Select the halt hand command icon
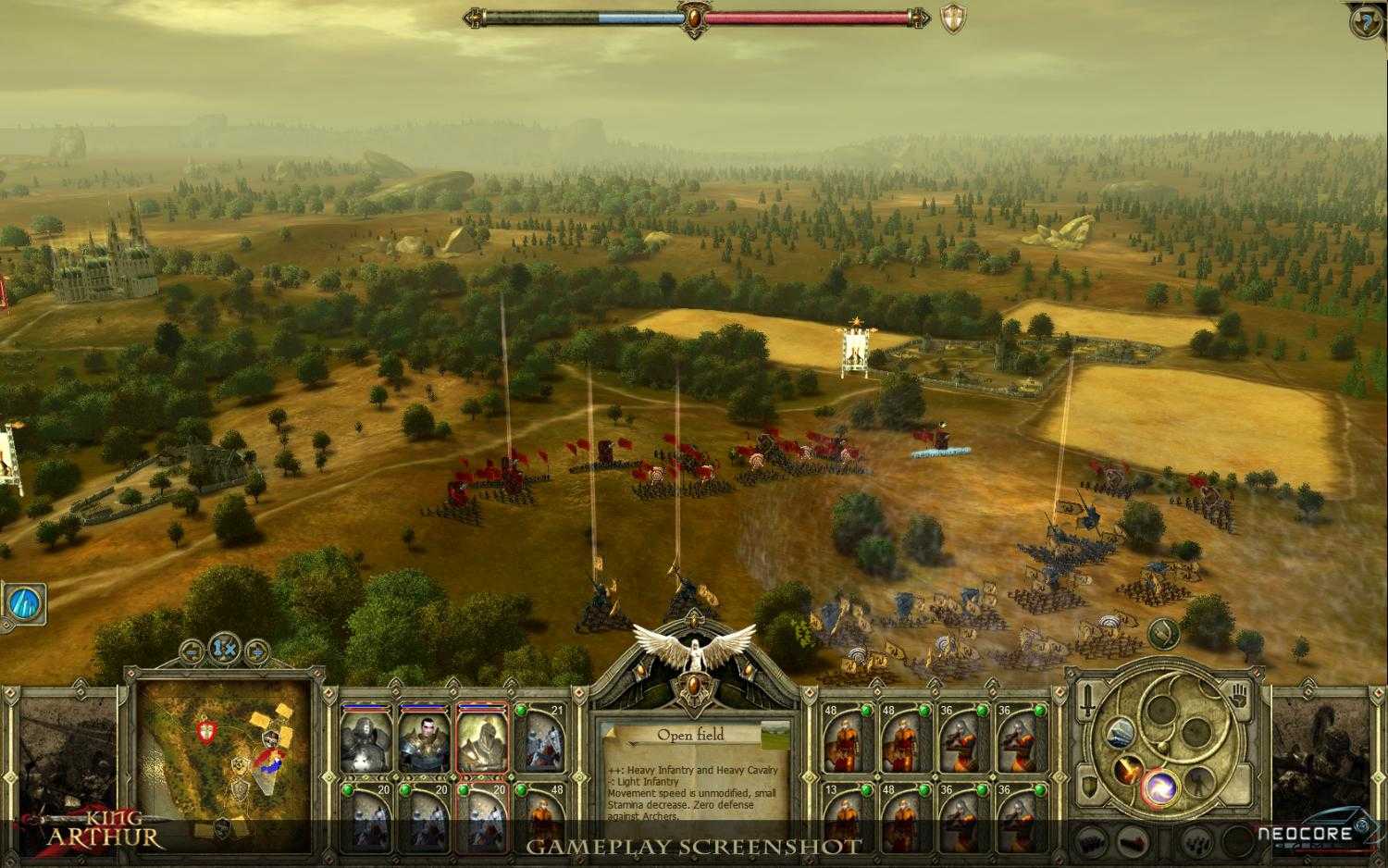The width and height of the screenshot is (1388, 868). coord(1239,695)
